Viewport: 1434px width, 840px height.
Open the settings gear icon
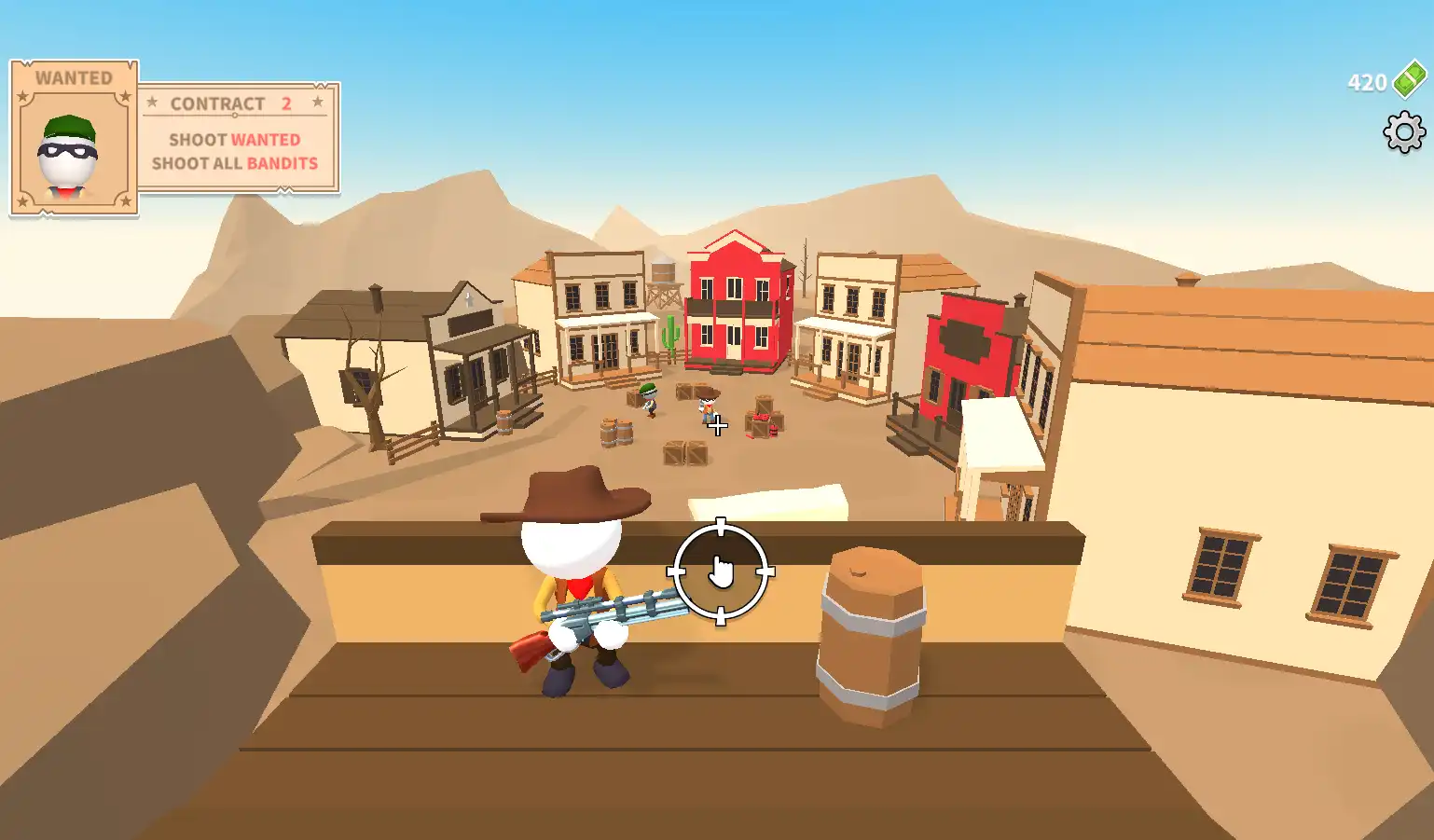coord(1403,132)
